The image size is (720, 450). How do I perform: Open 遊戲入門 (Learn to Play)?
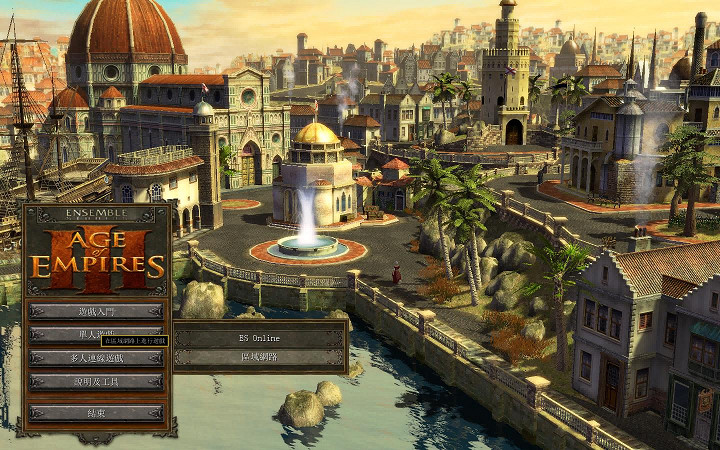click(96, 311)
